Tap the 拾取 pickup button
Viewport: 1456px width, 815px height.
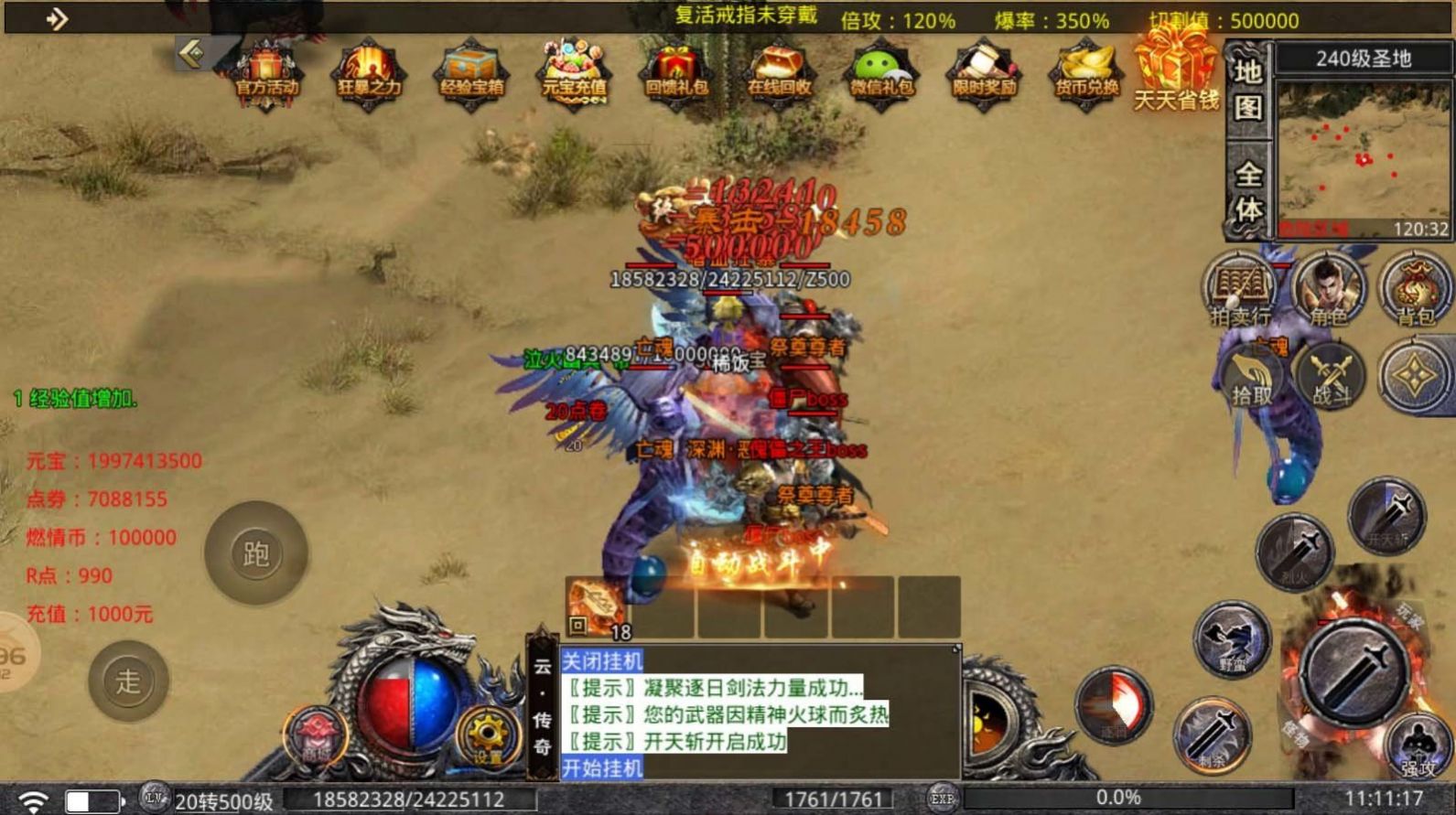(x=1251, y=375)
